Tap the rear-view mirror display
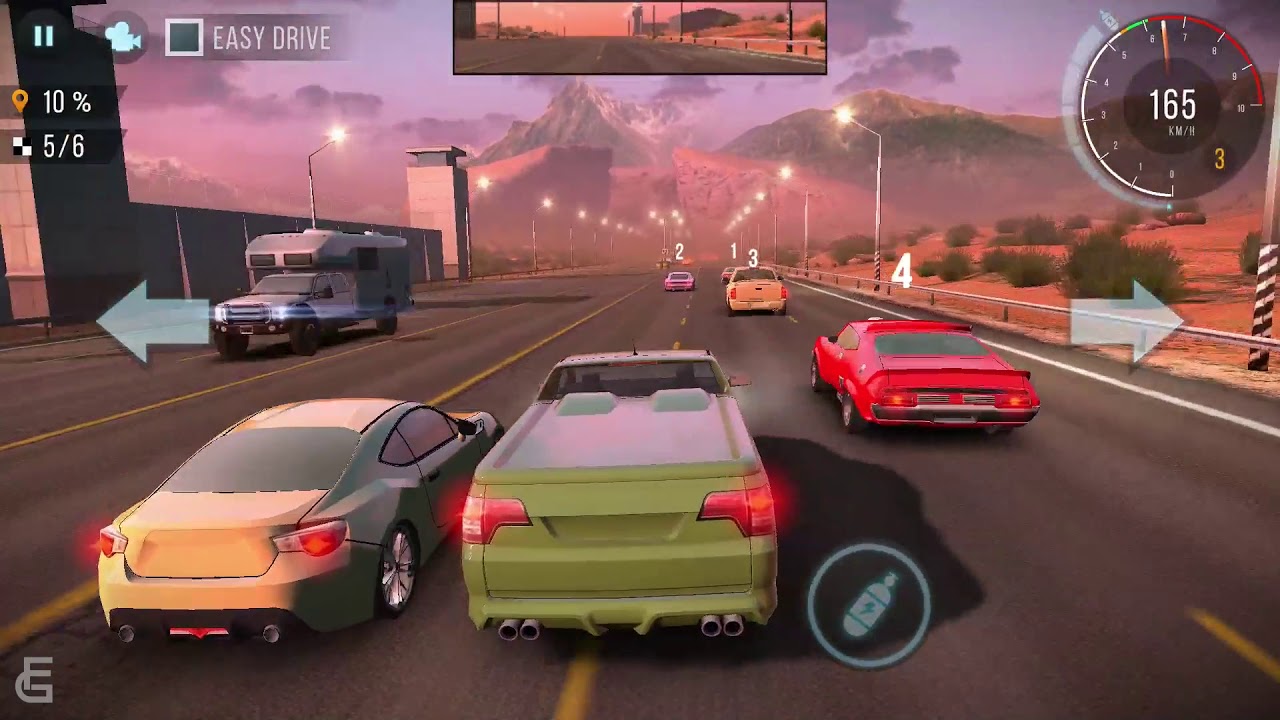The width and height of the screenshot is (1280, 720). click(640, 38)
